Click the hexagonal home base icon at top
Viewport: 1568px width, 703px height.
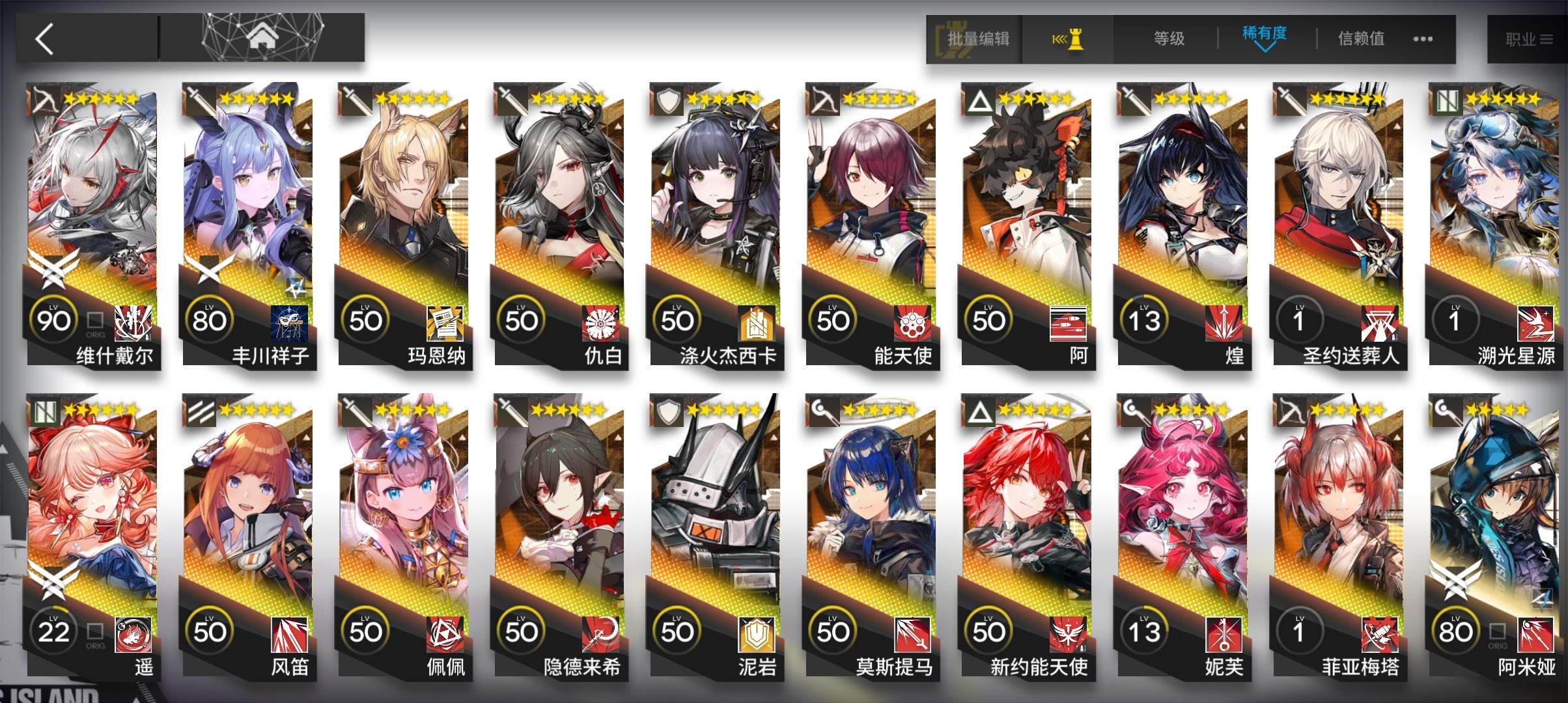click(x=263, y=36)
